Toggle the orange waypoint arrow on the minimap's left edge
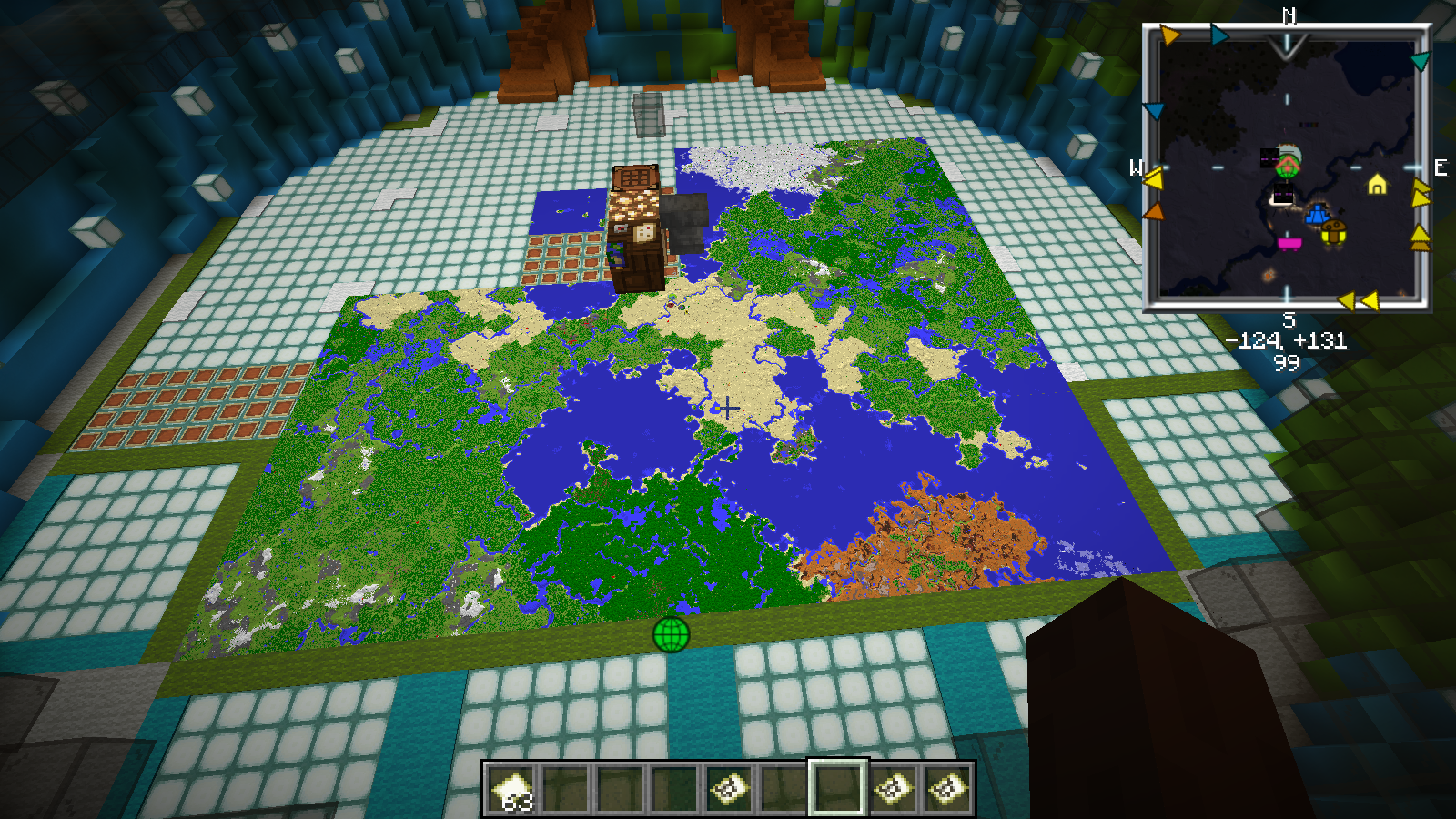1456x819 pixels. point(1156,211)
